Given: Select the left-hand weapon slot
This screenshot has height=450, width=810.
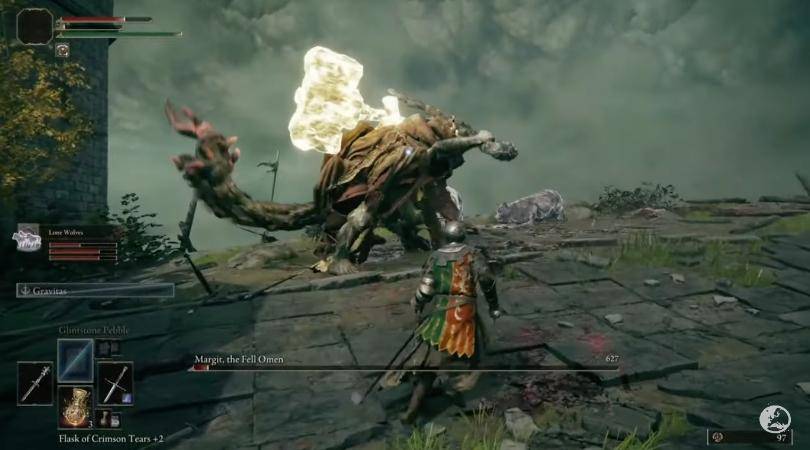Looking at the screenshot, I should [35, 383].
